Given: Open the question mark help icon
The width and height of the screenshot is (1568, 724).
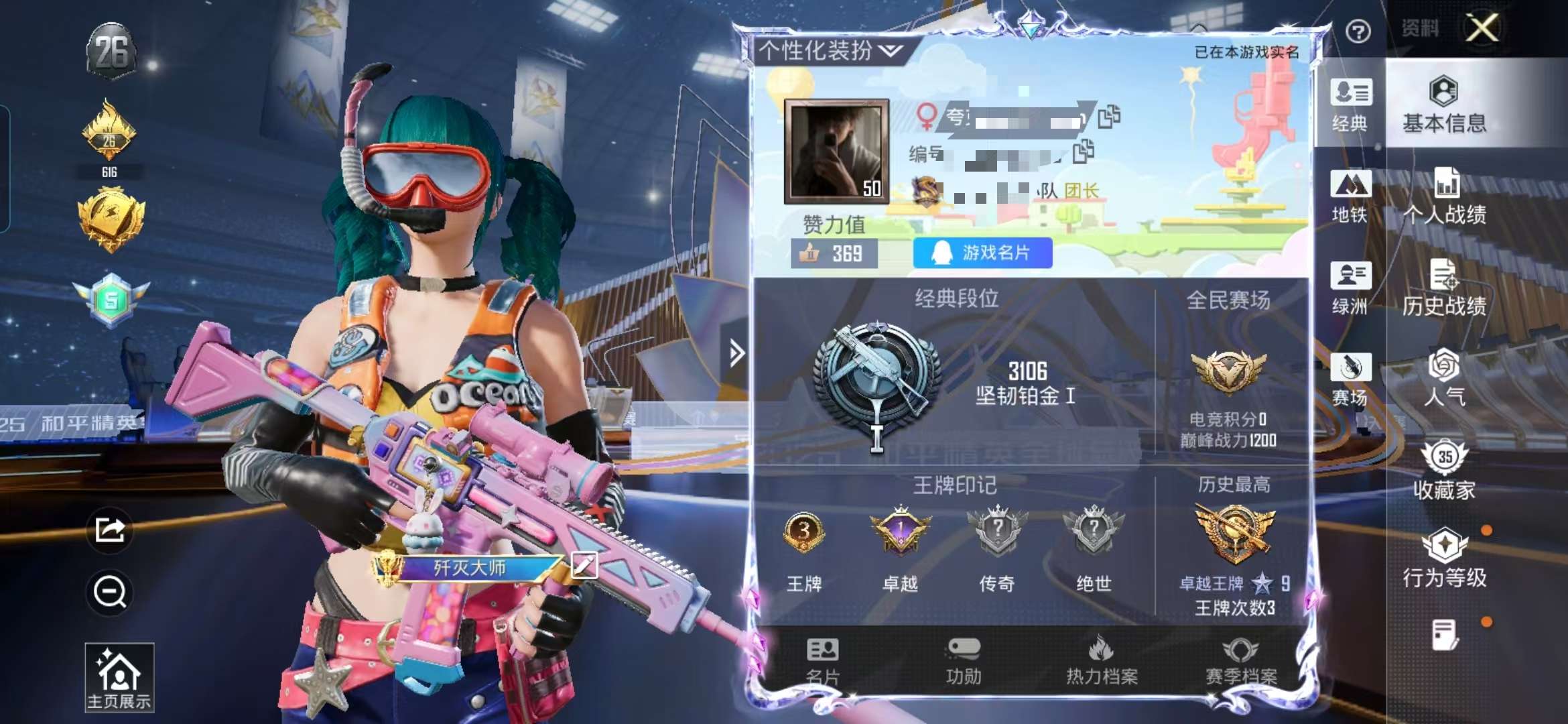Looking at the screenshot, I should 1358,32.
